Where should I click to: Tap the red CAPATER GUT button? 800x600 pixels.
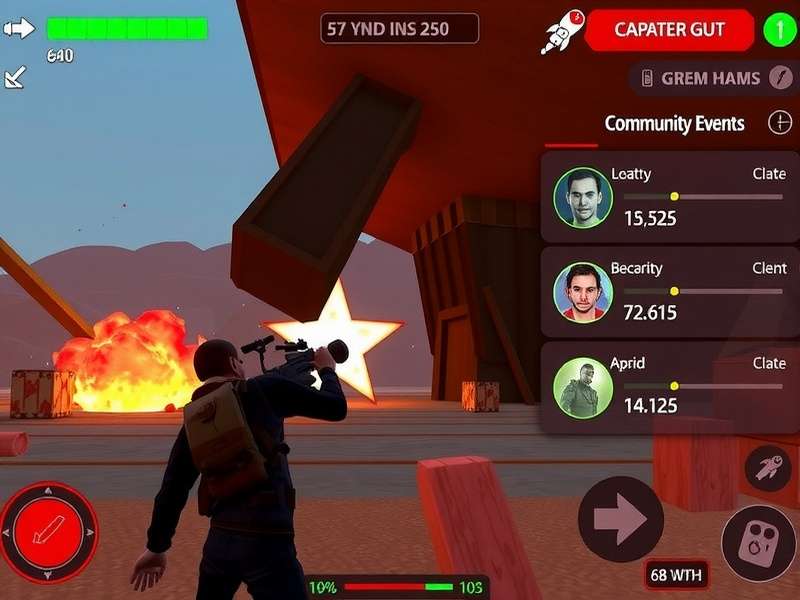669,30
